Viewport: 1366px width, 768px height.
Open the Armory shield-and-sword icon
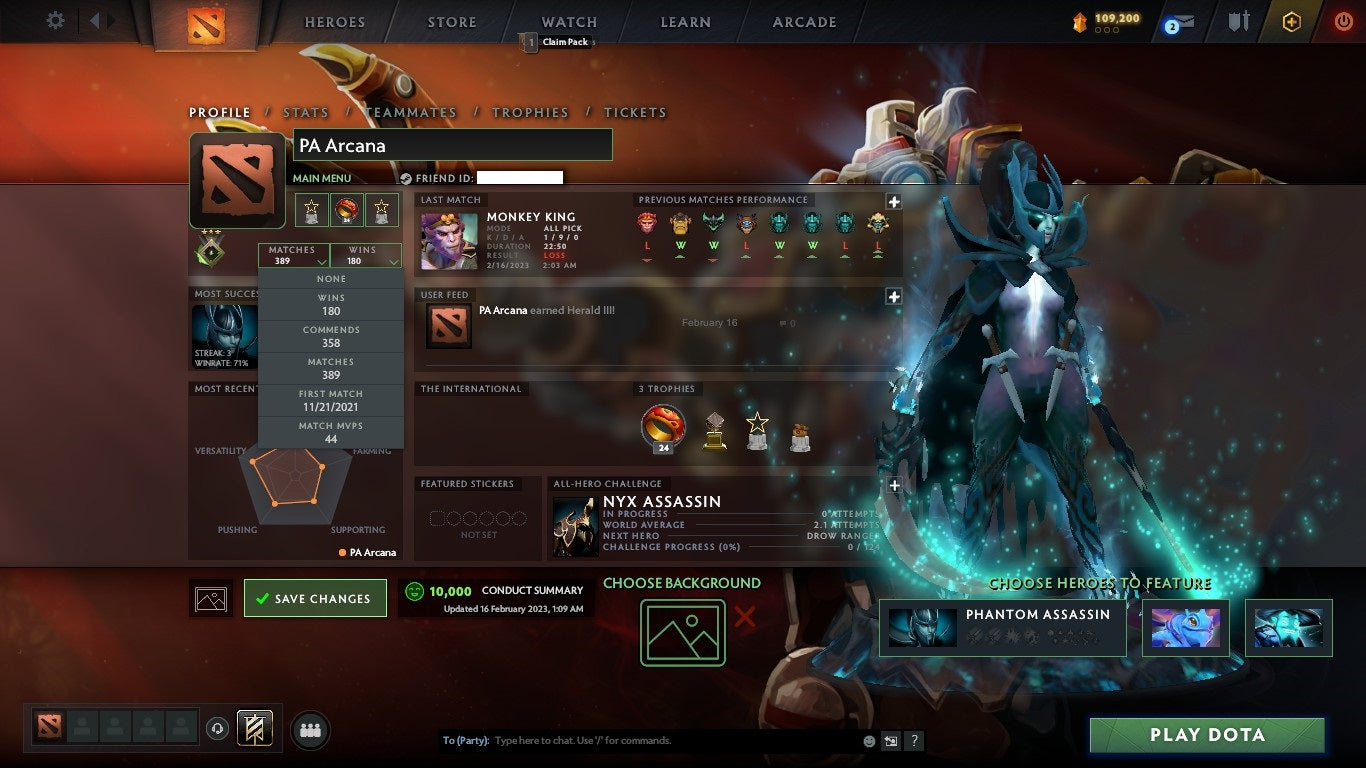point(1238,22)
